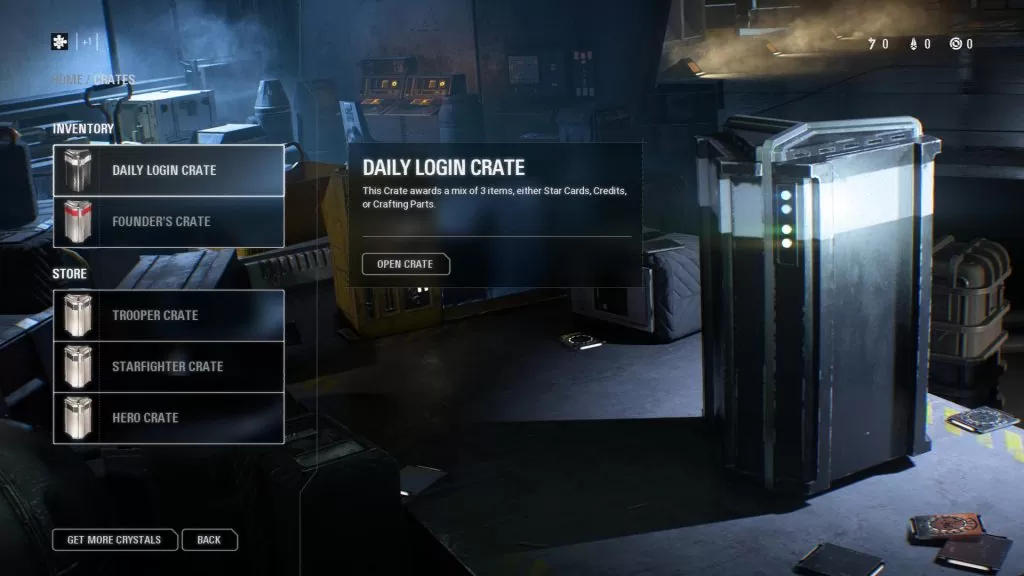Image resolution: width=1024 pixels, height=576 pixels.
Task: Open the squad icon at top left
Action: tap(60, 42)
